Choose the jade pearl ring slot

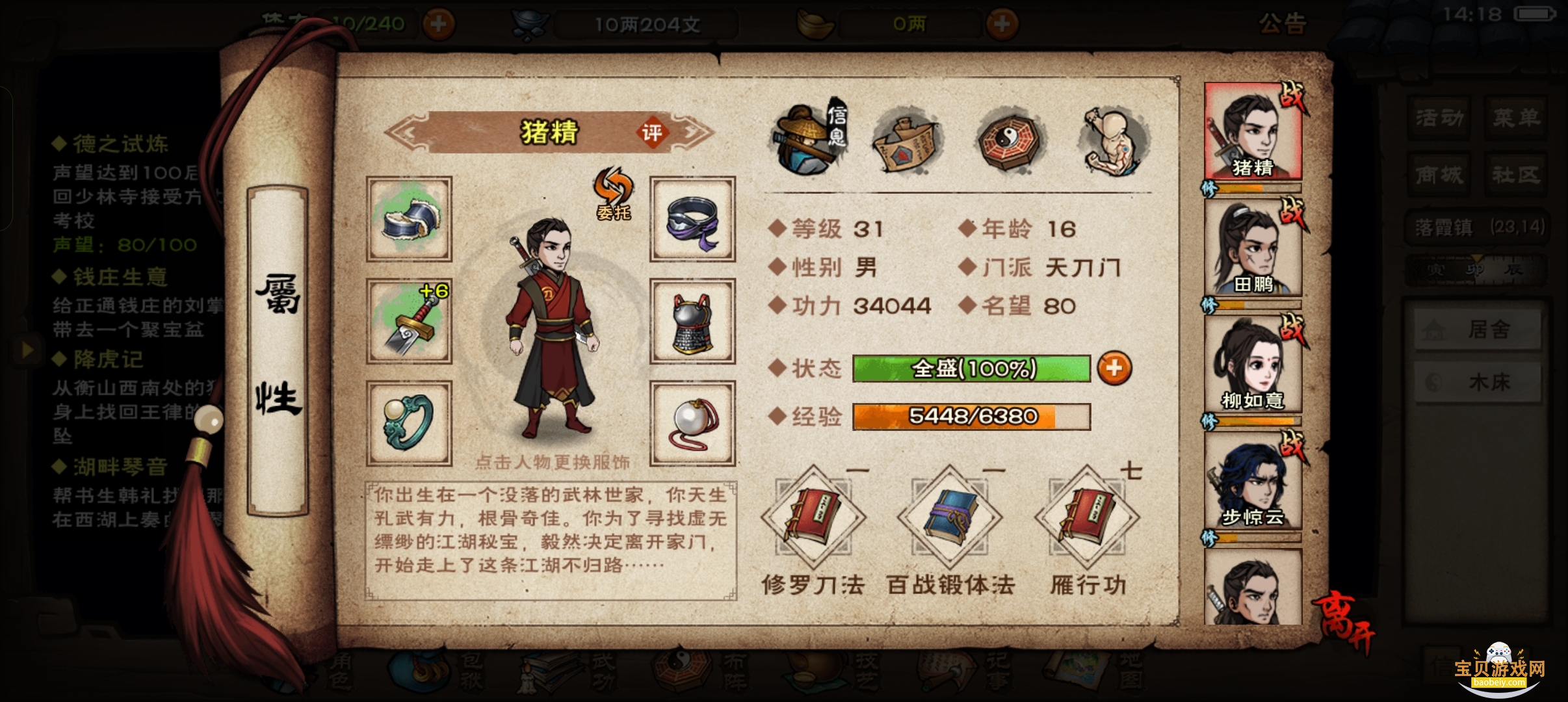(x=409, y=423)
